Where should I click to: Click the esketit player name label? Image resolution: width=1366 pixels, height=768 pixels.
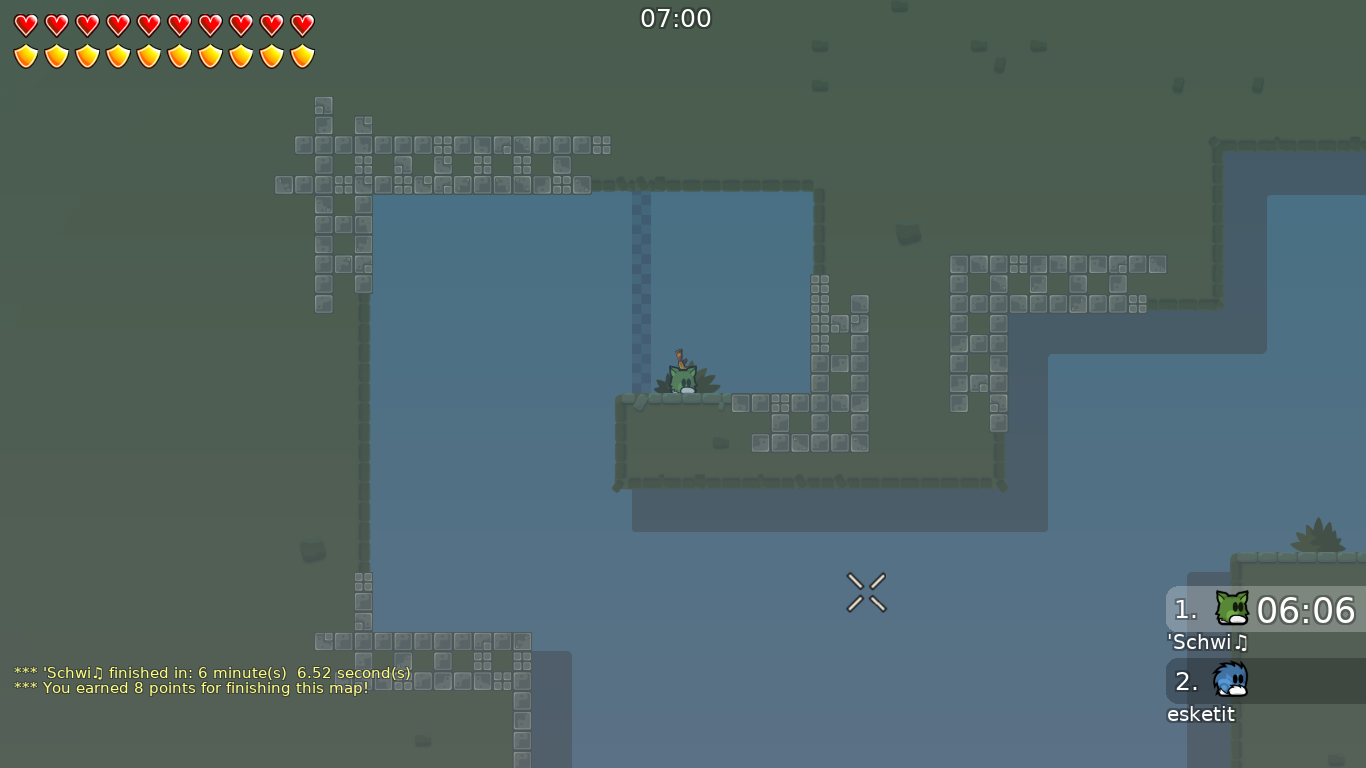pos(1201,714)
